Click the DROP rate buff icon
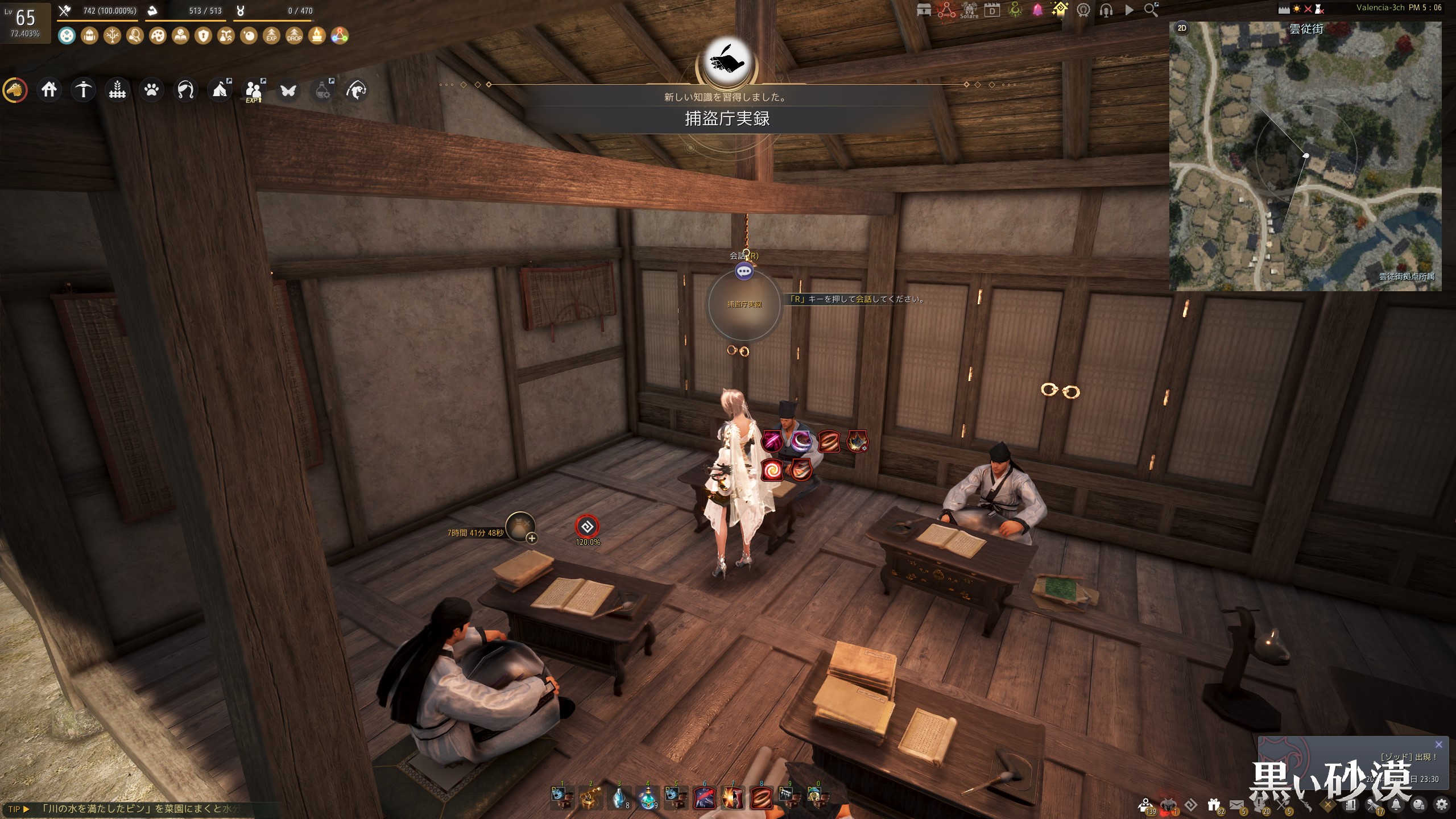 click(x=294, y=36)
